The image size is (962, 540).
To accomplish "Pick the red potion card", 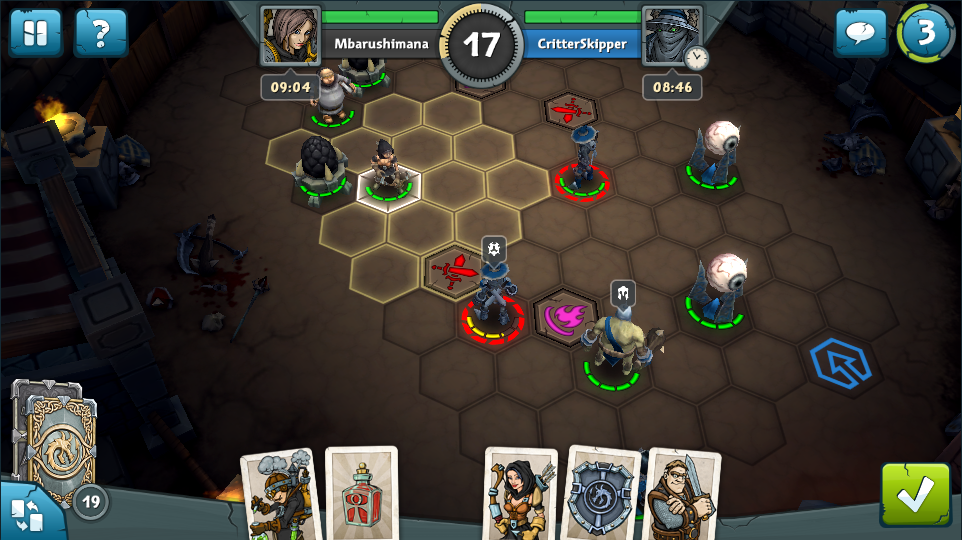I will point(361,494).
